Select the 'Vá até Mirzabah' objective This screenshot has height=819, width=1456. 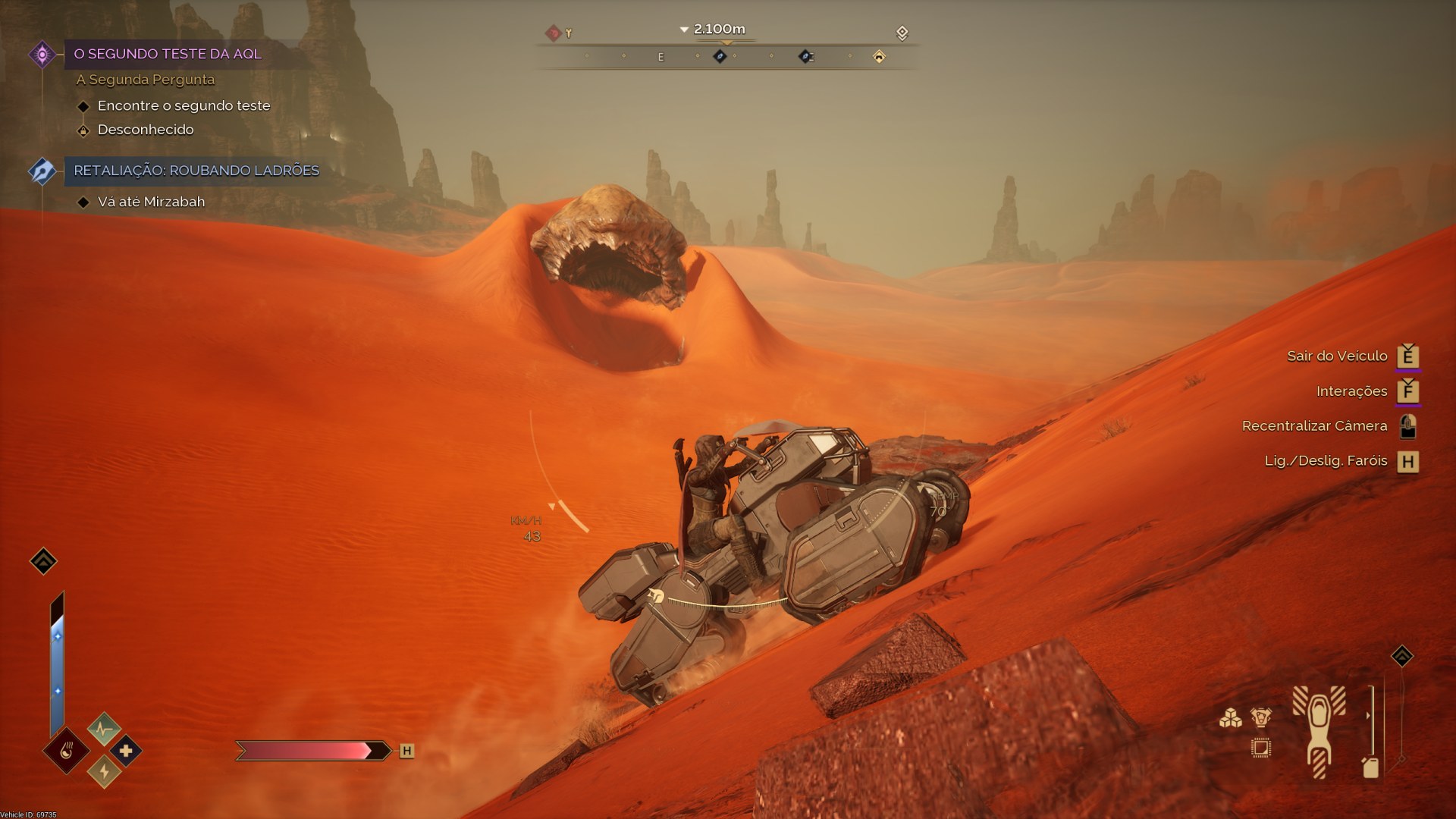(x=151, y=202)
